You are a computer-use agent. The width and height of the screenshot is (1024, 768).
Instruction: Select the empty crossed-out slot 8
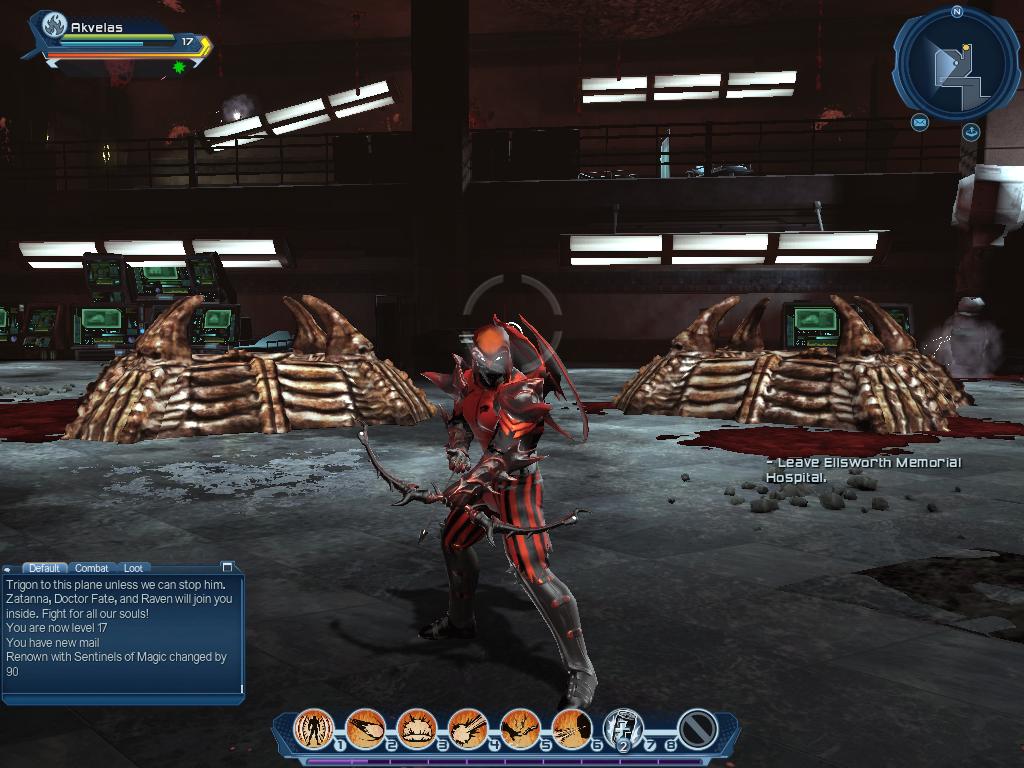point(697,728)
